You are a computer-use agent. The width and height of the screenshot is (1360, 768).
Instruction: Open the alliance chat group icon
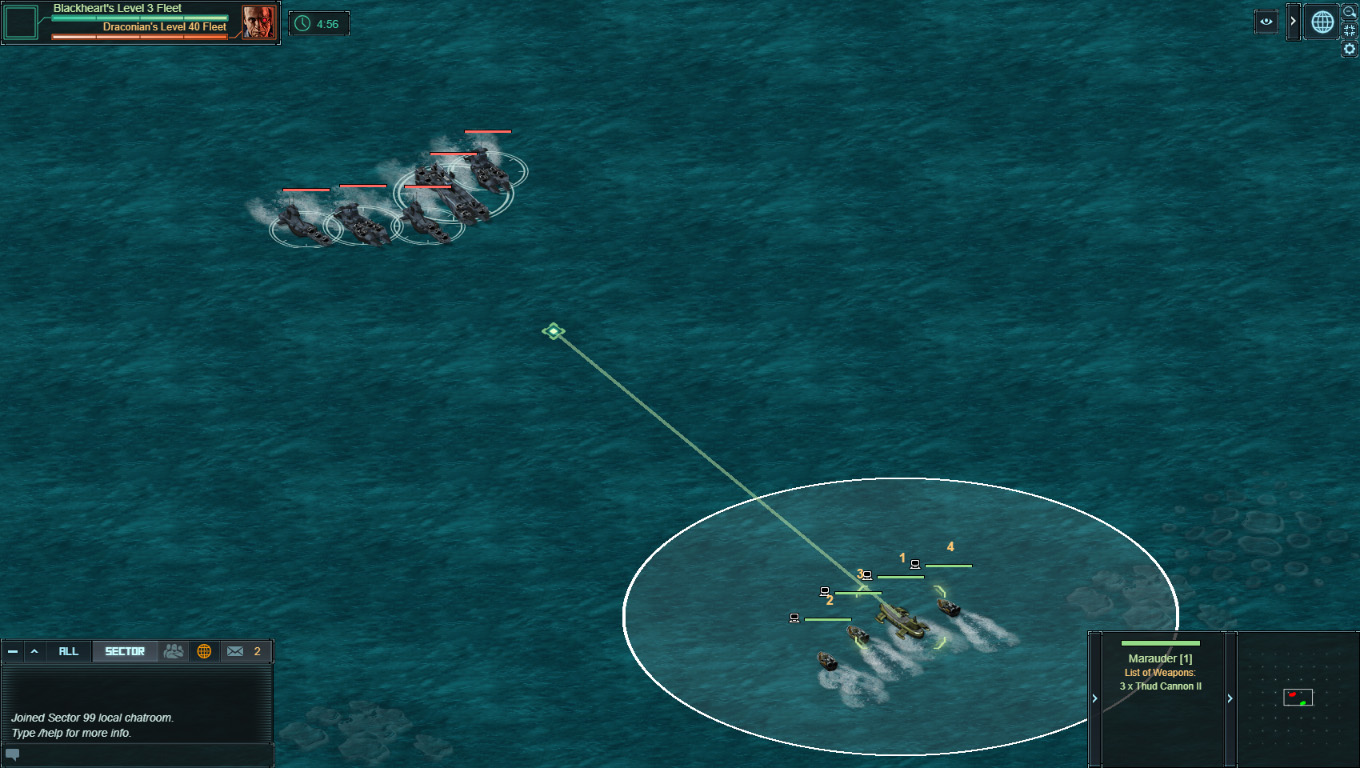point(174,651)
